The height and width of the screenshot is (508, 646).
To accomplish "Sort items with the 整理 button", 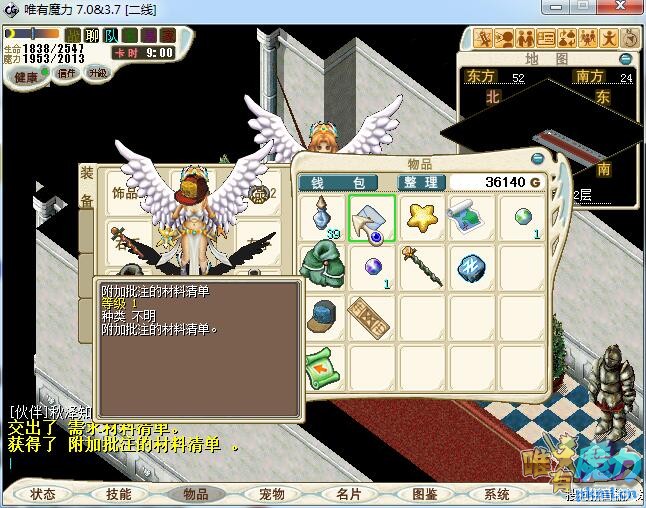I will [x=419, y=182].
